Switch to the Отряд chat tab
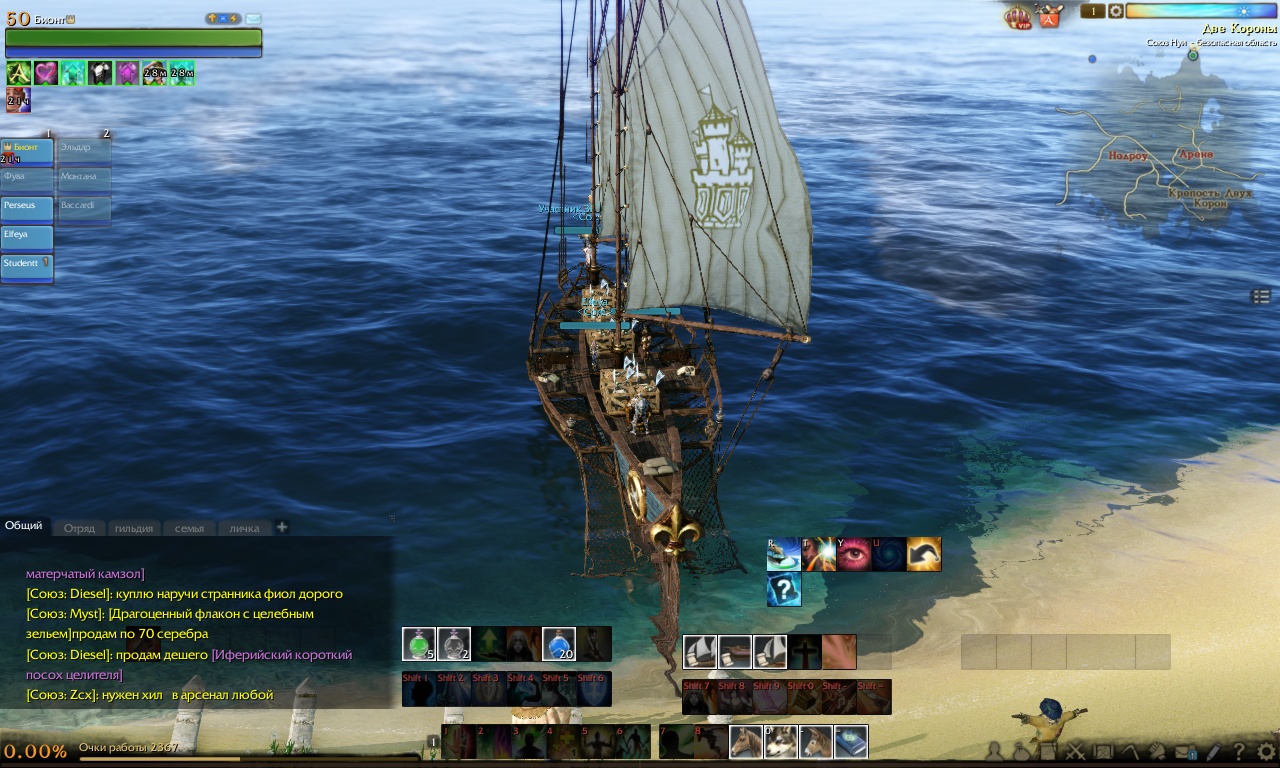 coord(79,528)
